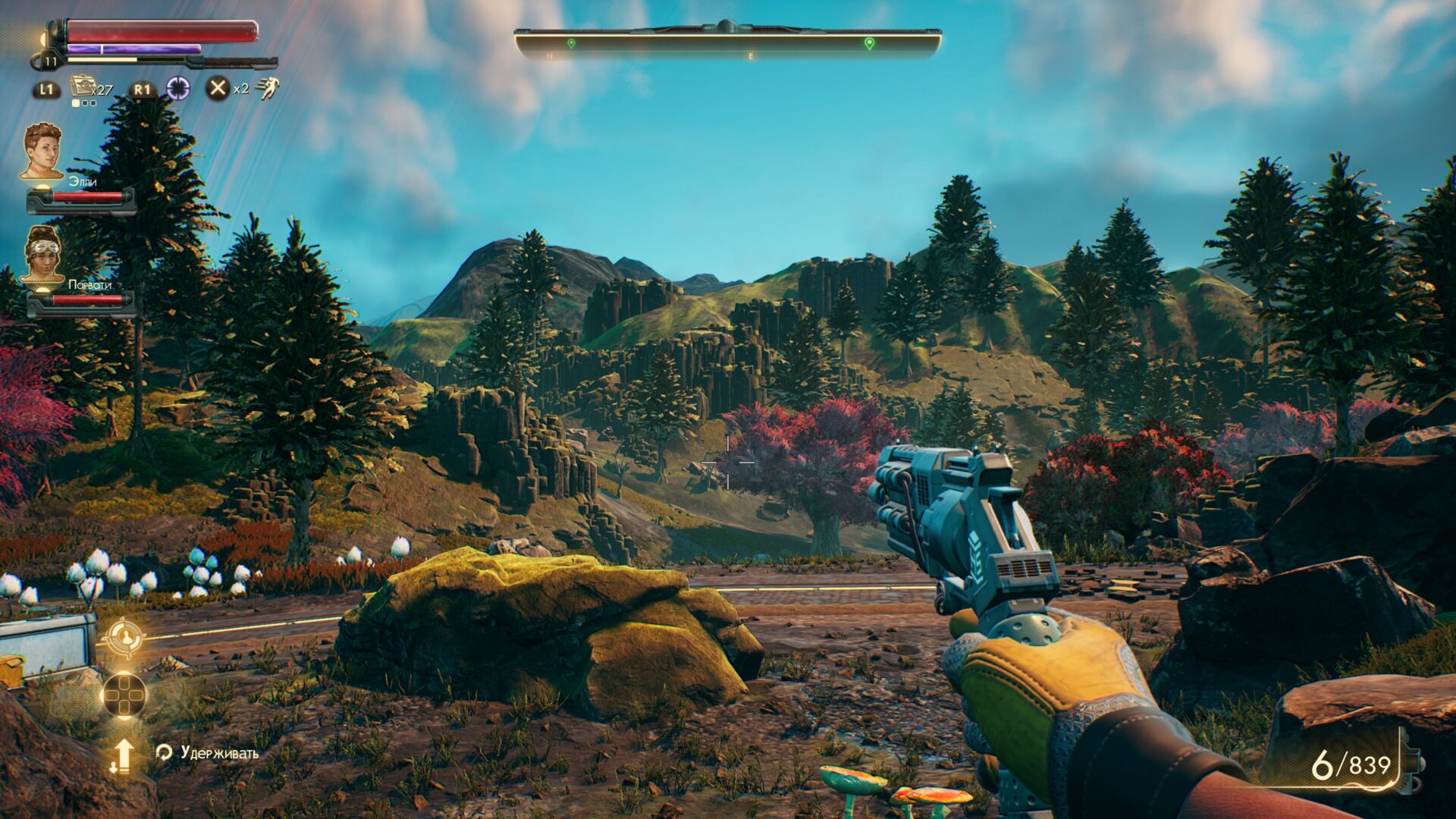Select Ellie's companion portrait

(x=42, y=152)
